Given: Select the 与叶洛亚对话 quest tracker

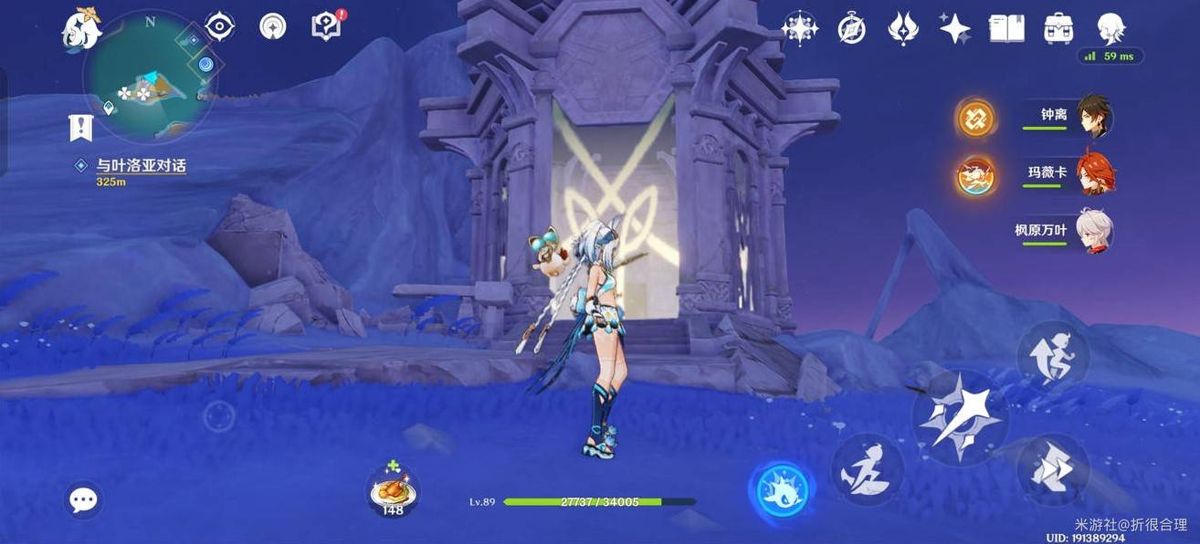Looking at the screenshot, I should (140, 166).
